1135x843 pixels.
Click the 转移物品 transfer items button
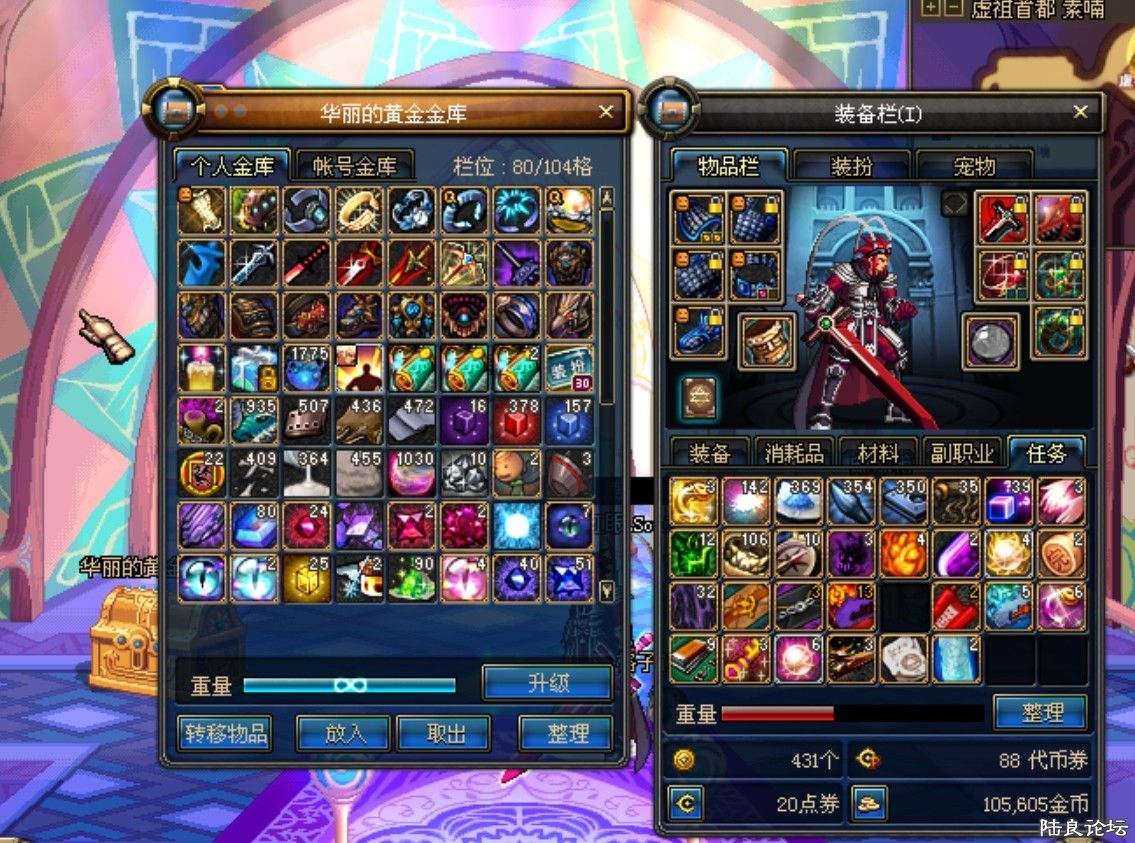point(226,733)
